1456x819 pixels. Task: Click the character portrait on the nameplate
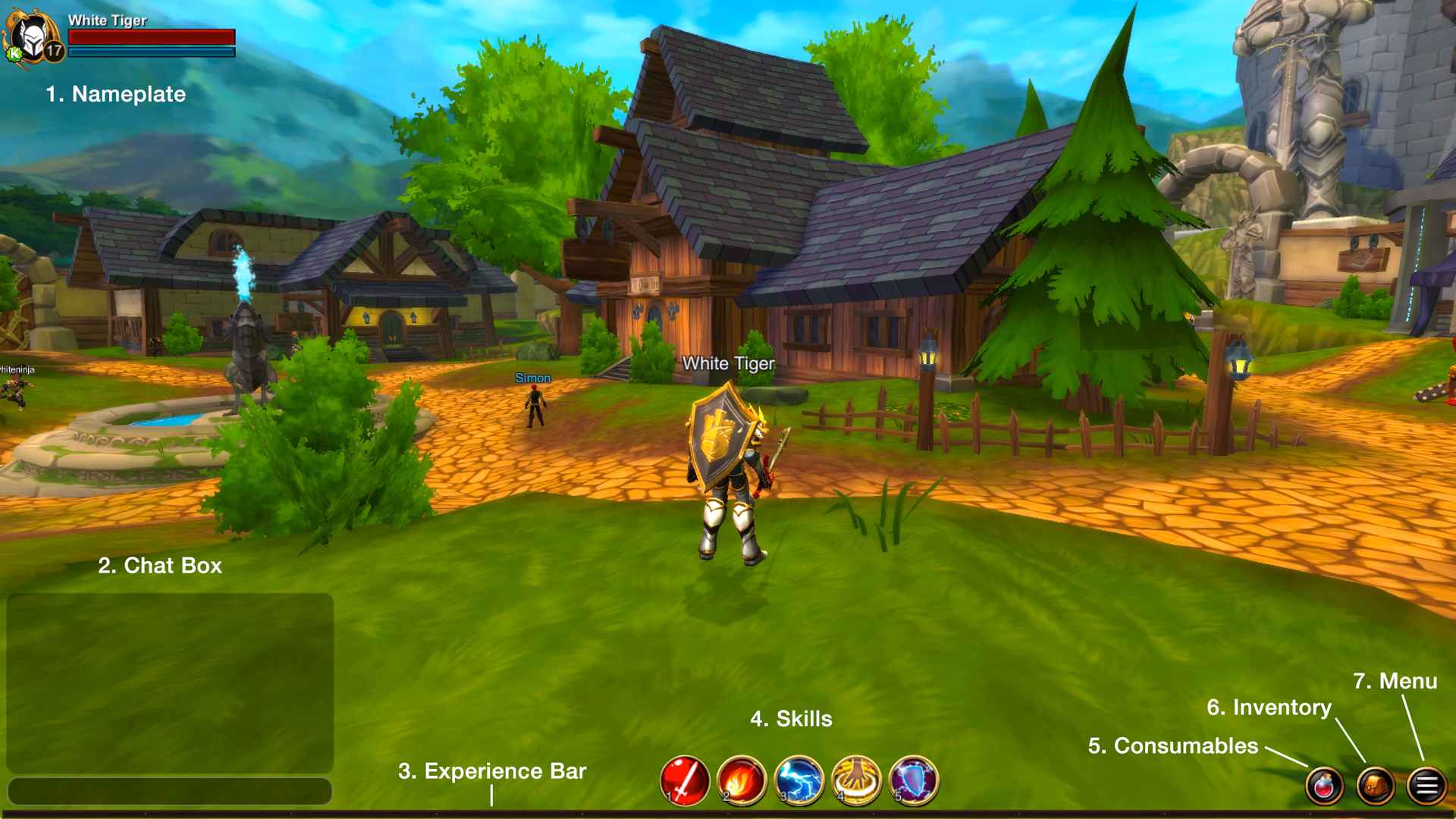tap(32, 34)
